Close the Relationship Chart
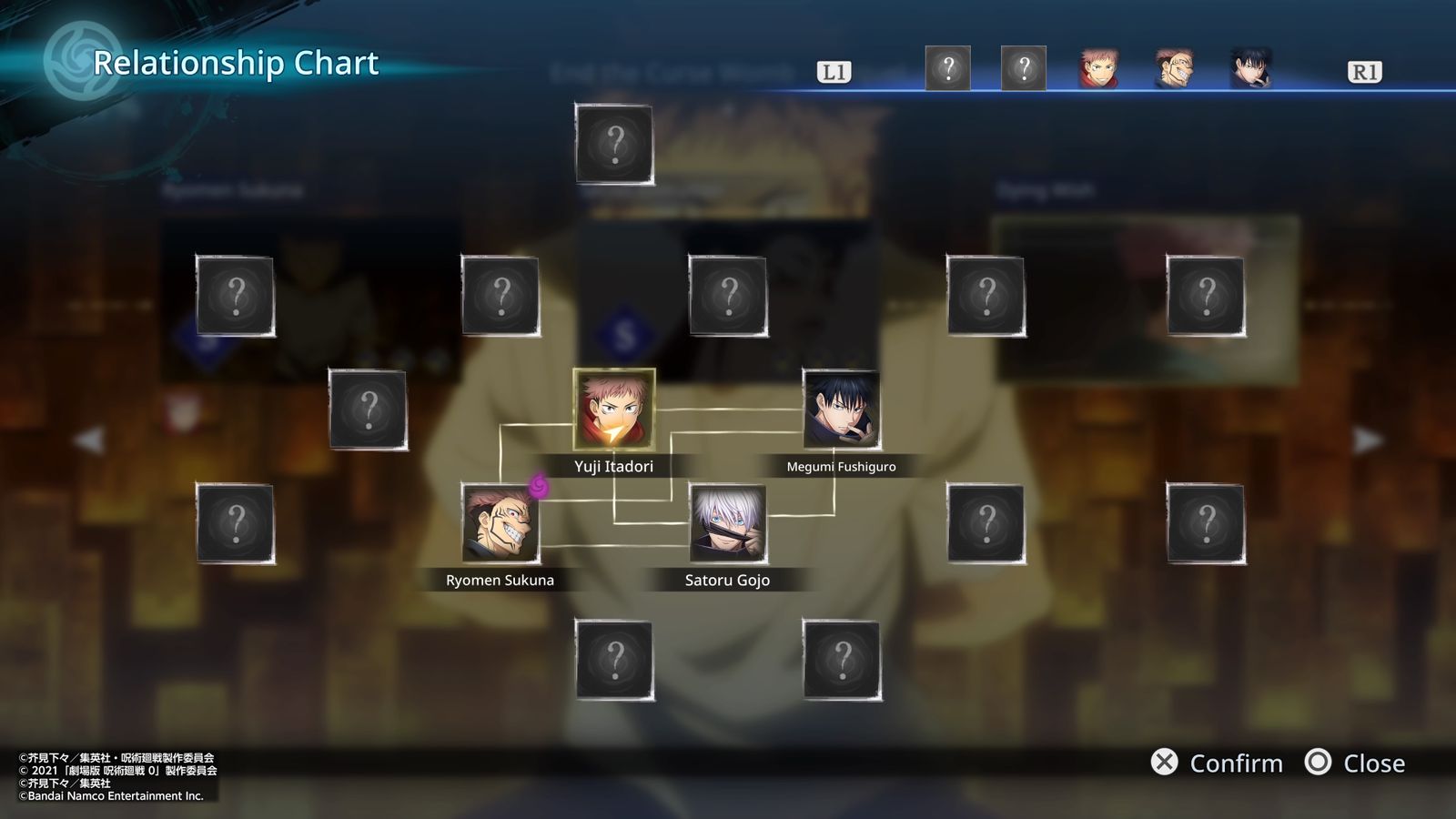The image size is (1456, 819). click(1355, 763)
